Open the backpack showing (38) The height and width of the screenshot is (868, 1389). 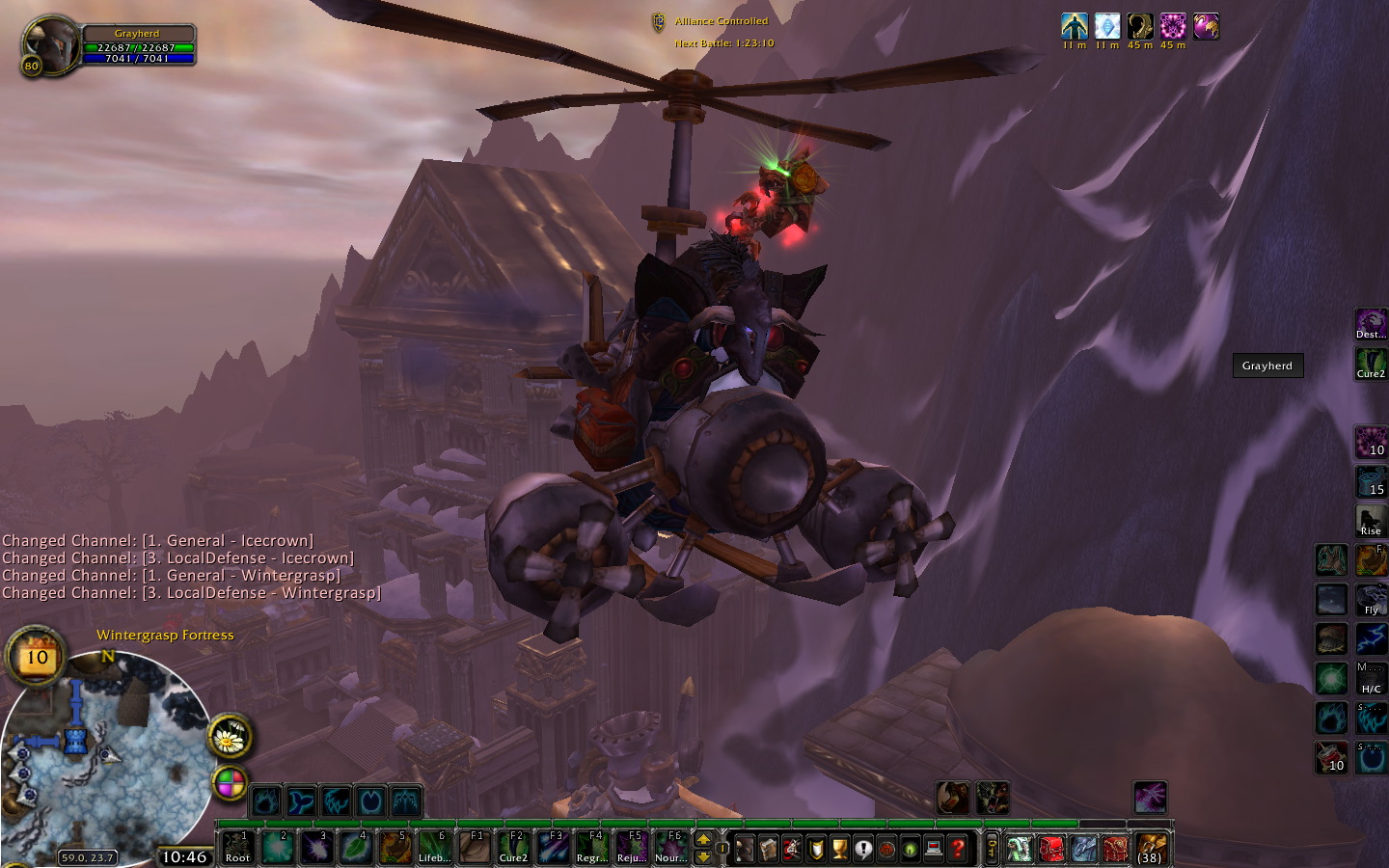coord(1150,848)
